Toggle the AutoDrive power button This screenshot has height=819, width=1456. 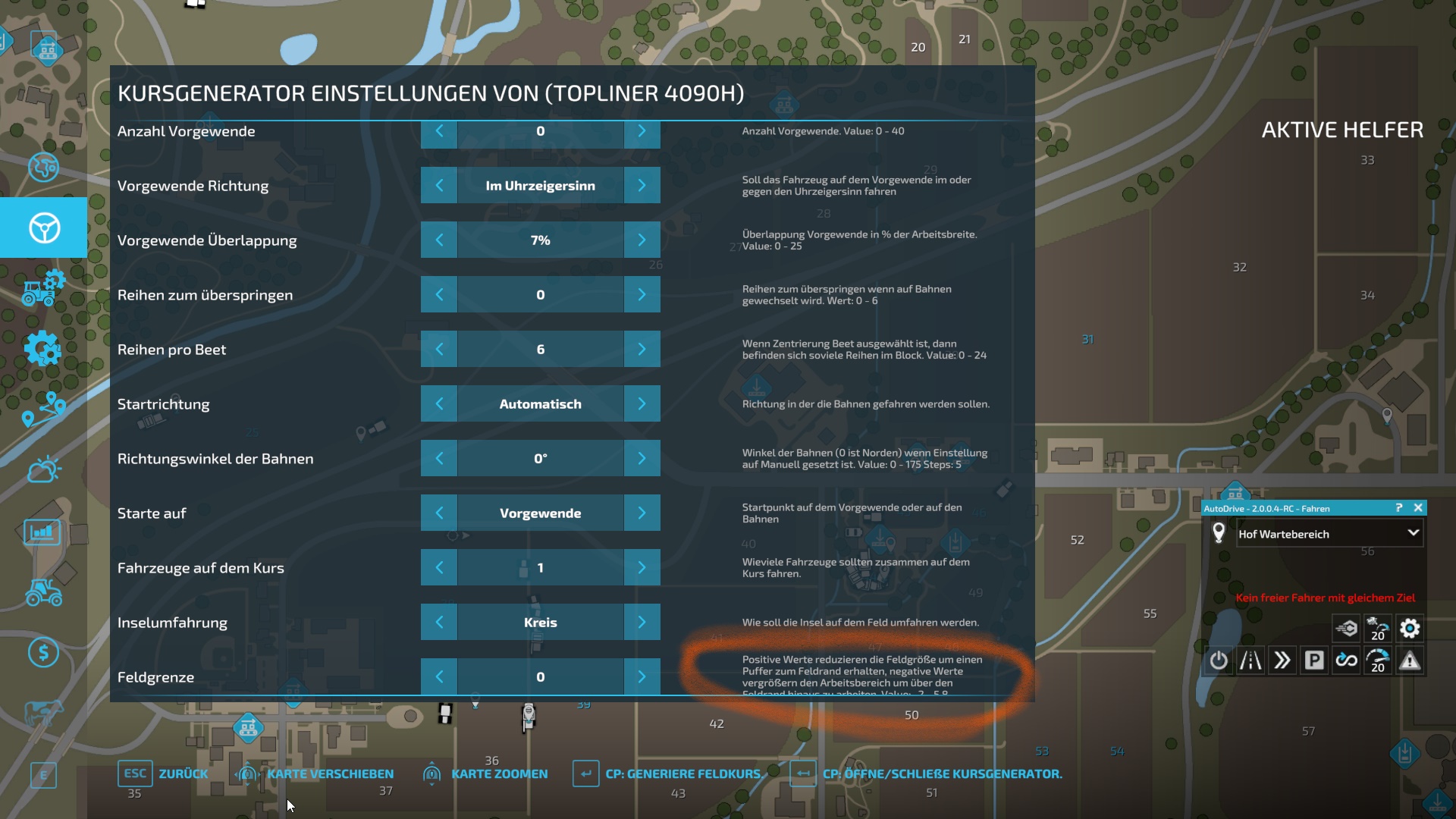tap(1219, 661)
